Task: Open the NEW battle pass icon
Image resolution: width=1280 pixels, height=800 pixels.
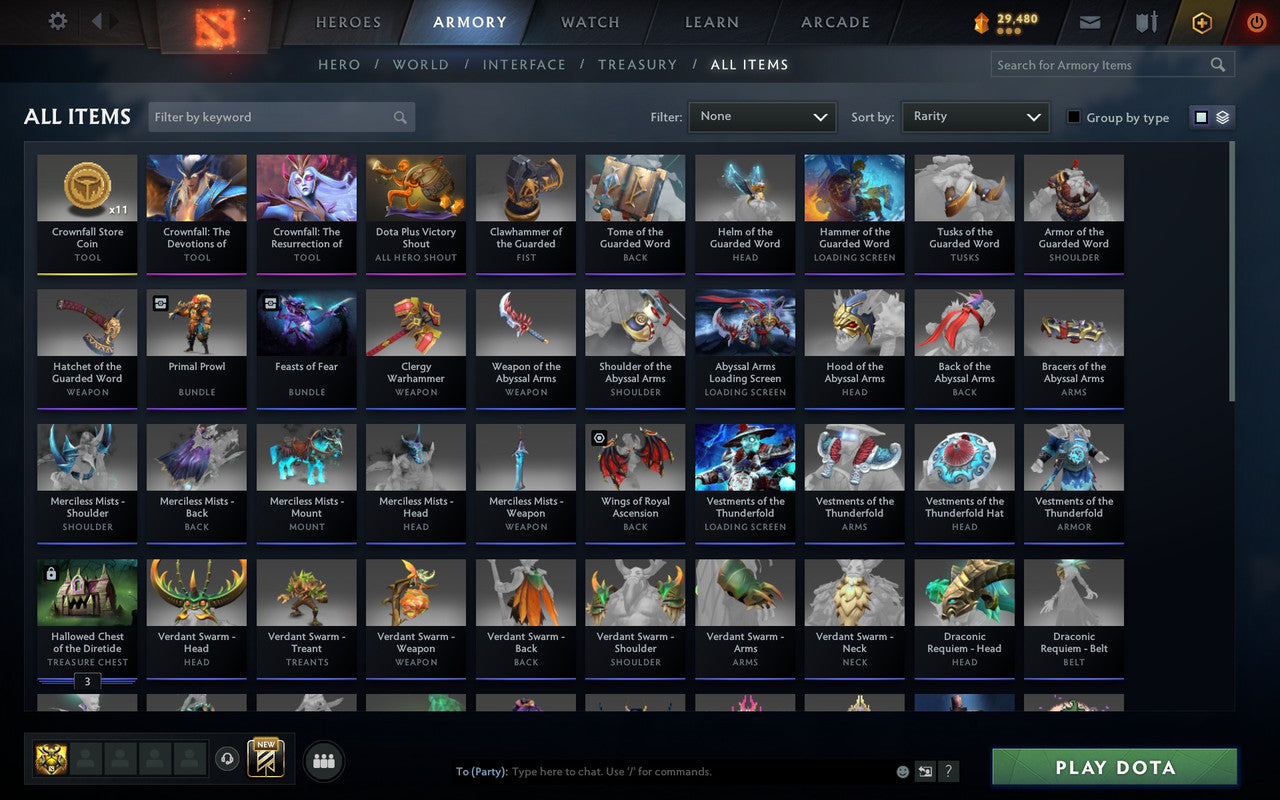Action: click(x=265, y=760)
